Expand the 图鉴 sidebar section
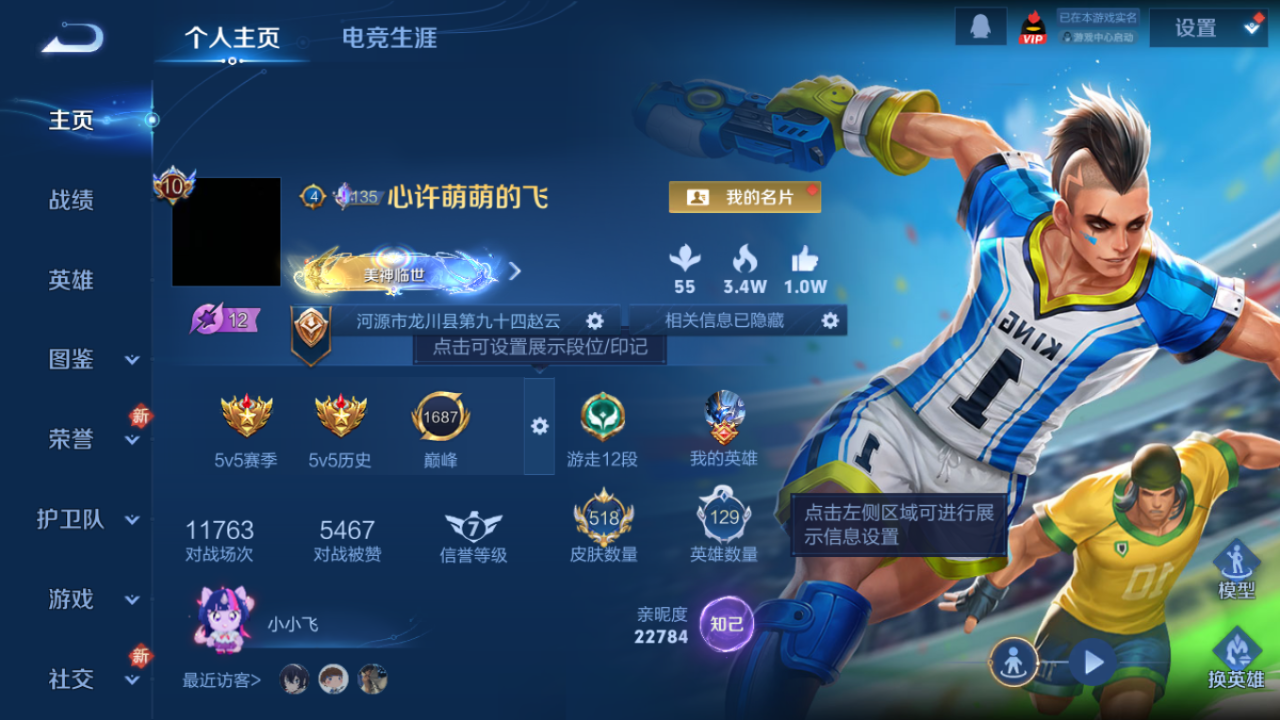Image resolution: width=1280 pixels, height=720 pixels. (x=71, y=360)
